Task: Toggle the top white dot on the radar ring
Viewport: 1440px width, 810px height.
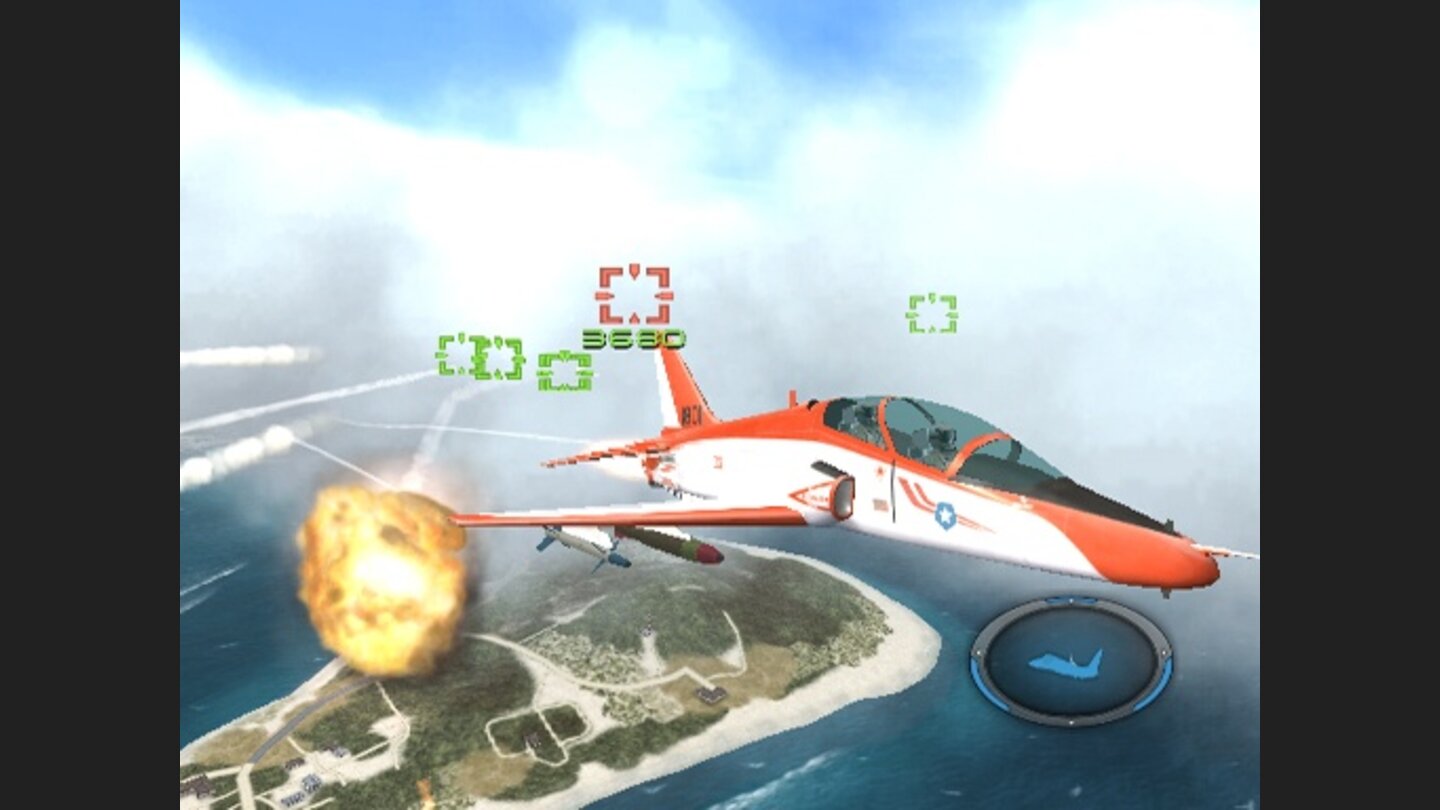Action: coord(1072,600)
